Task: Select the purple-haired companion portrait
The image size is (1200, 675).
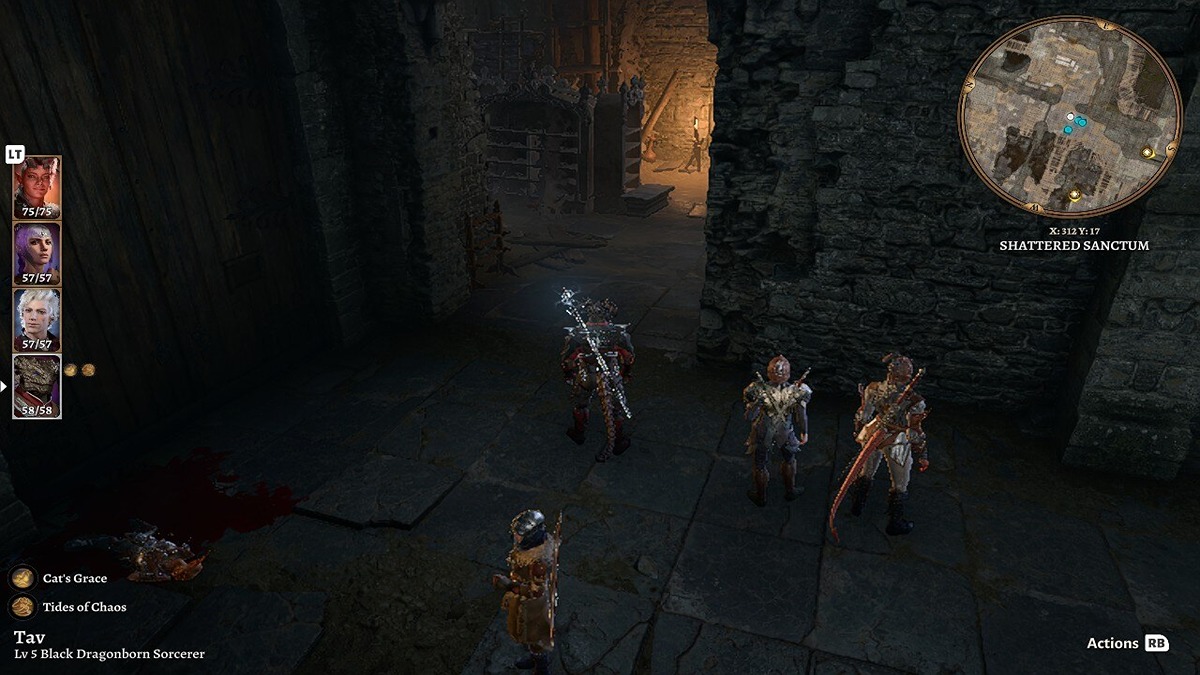Action: pyautogui.click(x=37, y=253)
